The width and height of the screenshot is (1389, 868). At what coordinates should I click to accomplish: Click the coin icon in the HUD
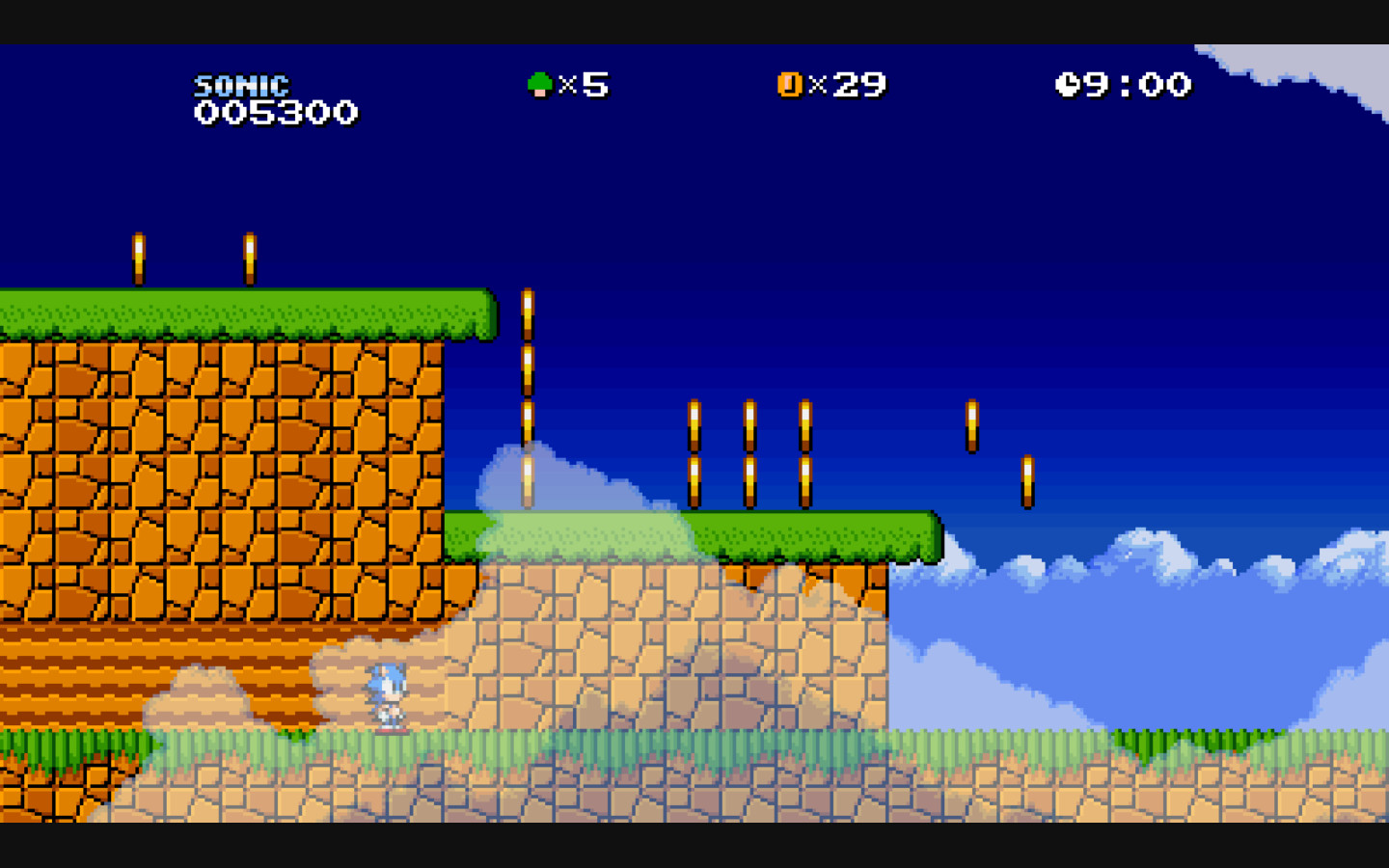789,85
